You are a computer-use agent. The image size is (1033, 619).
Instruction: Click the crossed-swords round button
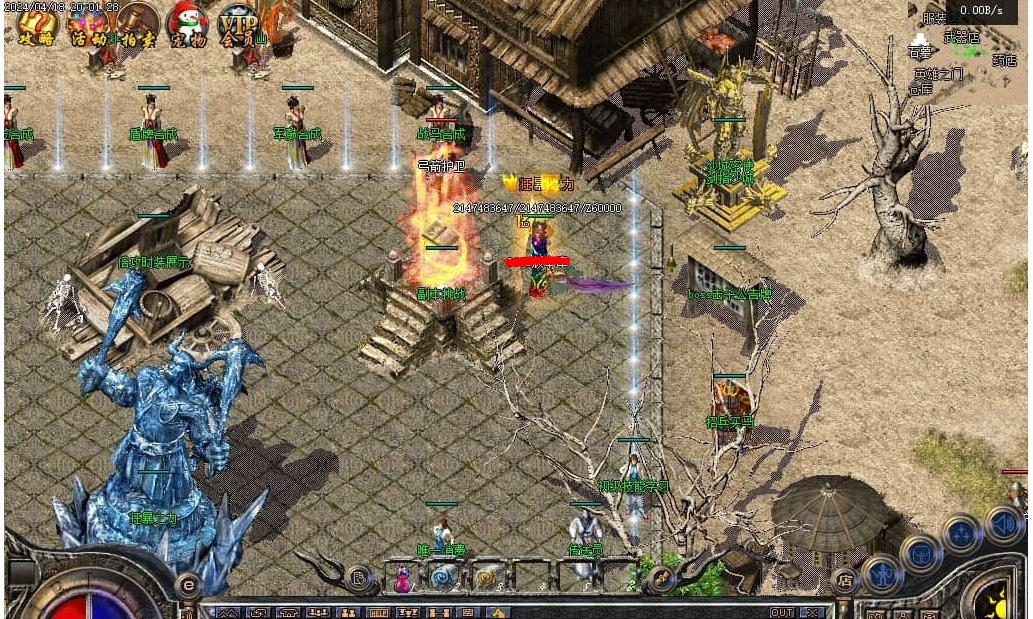click(659, 578)
